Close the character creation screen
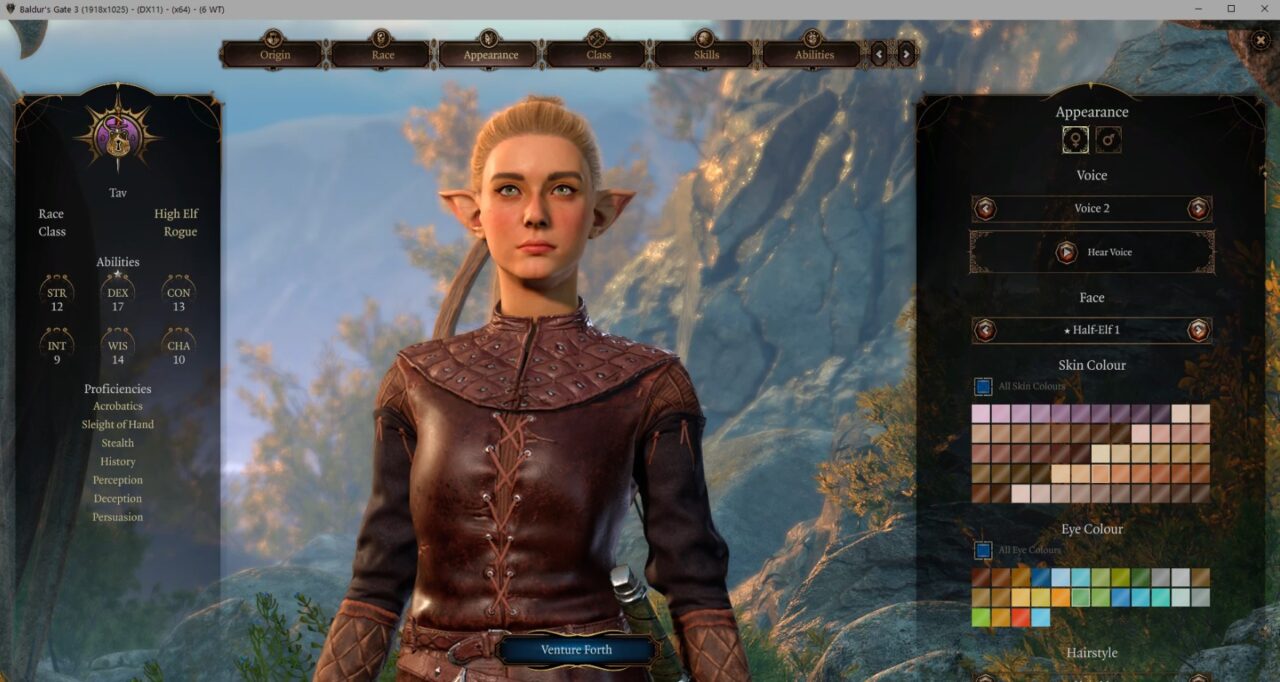This screenshot has height=682, width=1280. pyautogui.click(x=1262, y=40)
